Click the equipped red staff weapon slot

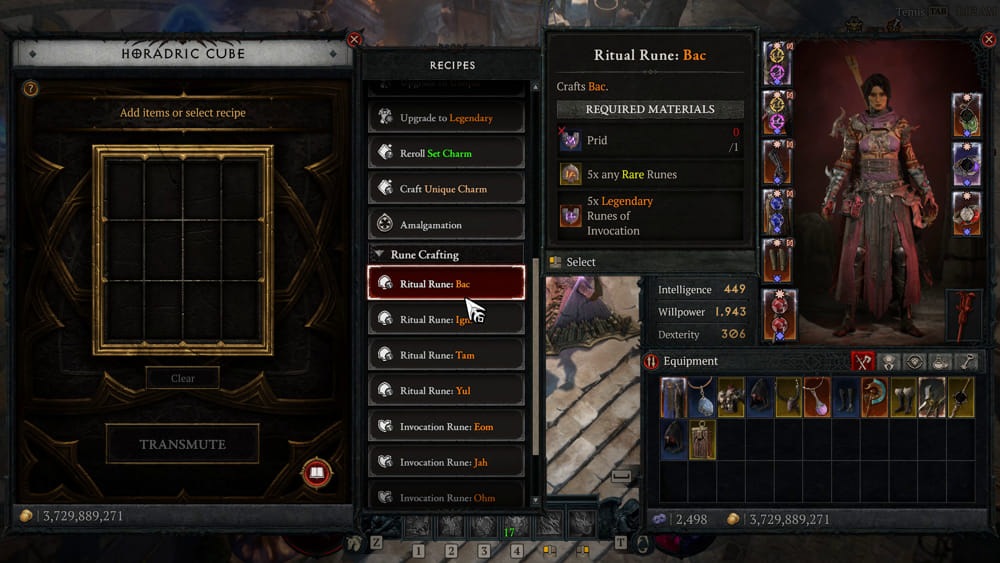pos(966,313)
